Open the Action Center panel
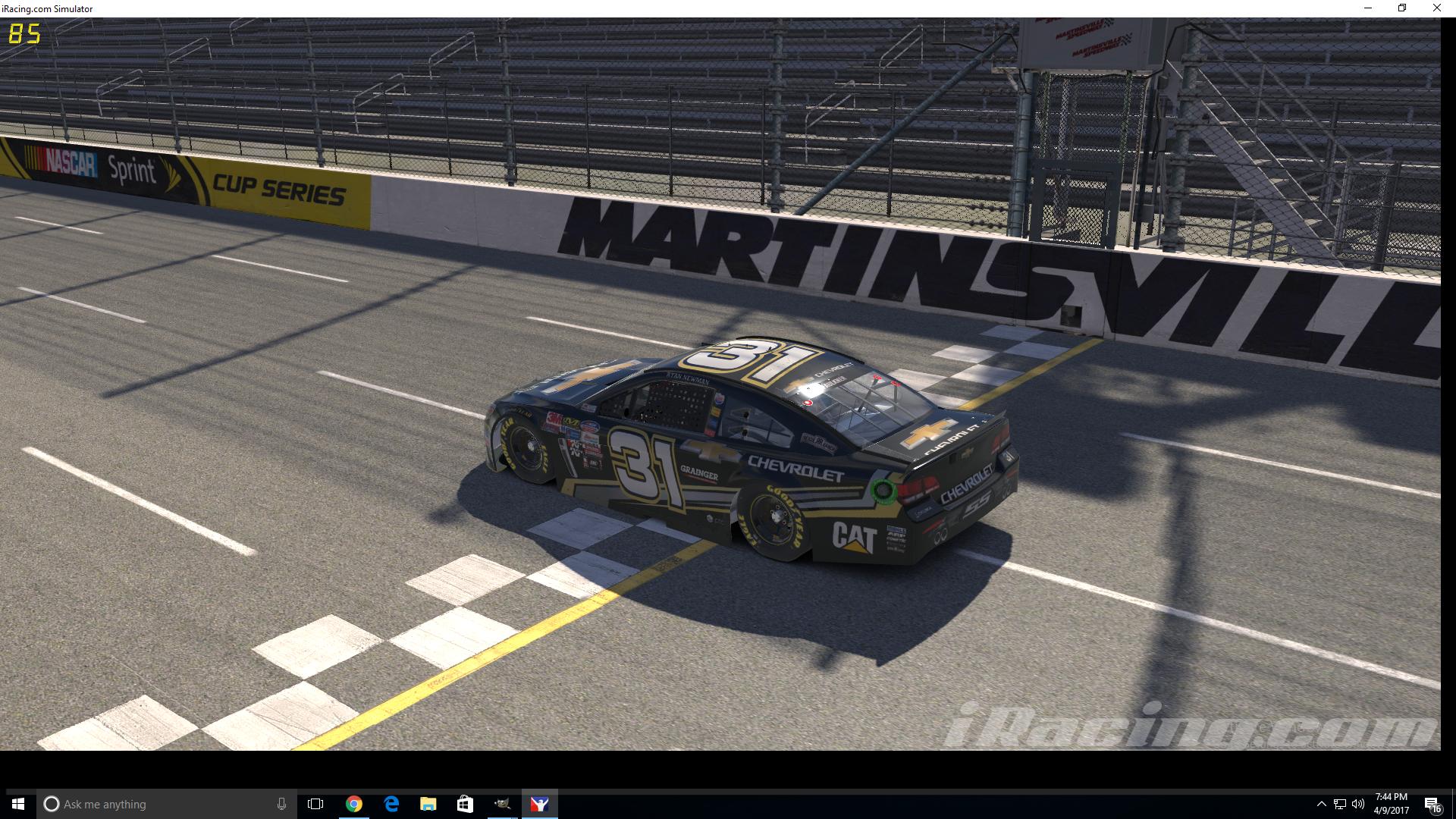The image size is (1456, 819). click(x=1432, y=804)
